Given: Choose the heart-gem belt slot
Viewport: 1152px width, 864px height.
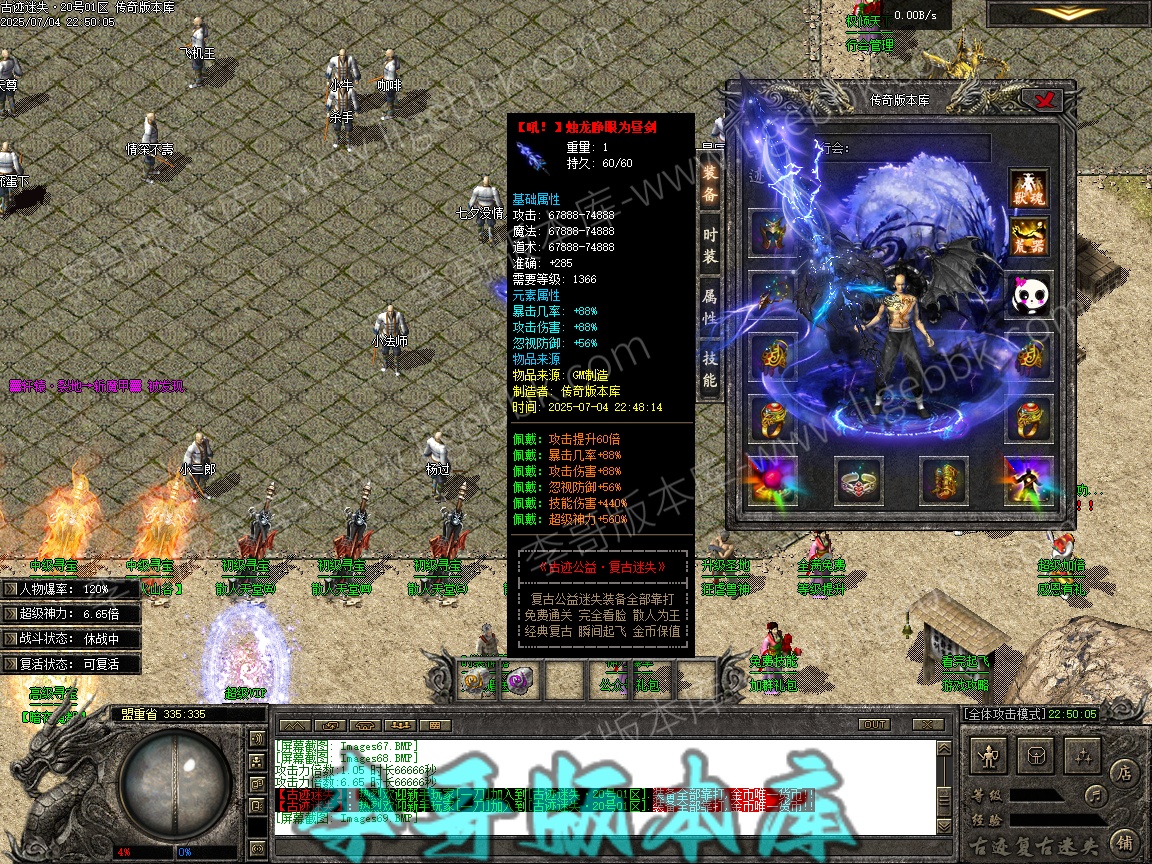Looking at the screenshot, I should [x=858, y=482].
